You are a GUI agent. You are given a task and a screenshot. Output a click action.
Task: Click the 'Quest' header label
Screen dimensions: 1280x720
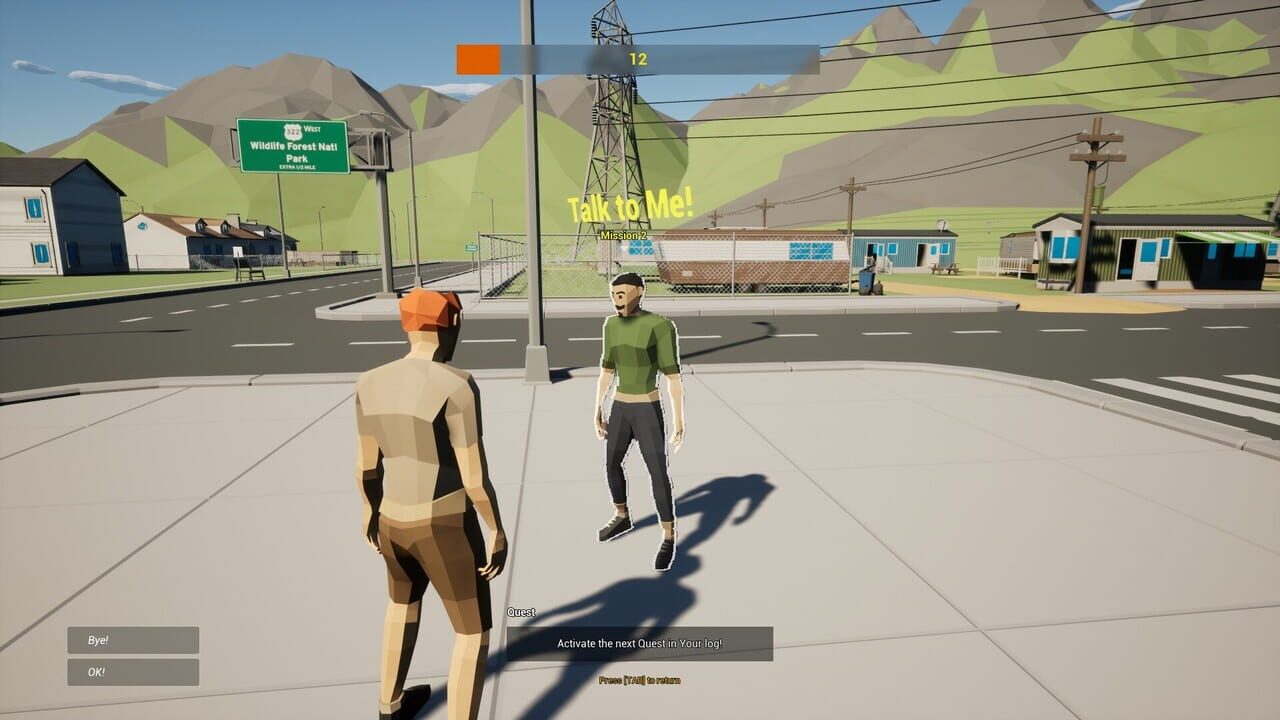[x=521, y=611]
